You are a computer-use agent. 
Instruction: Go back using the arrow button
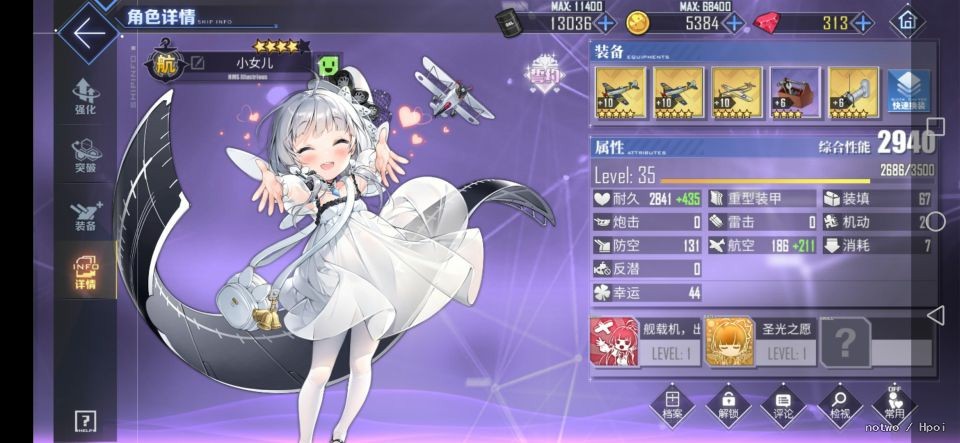point(88,31)
